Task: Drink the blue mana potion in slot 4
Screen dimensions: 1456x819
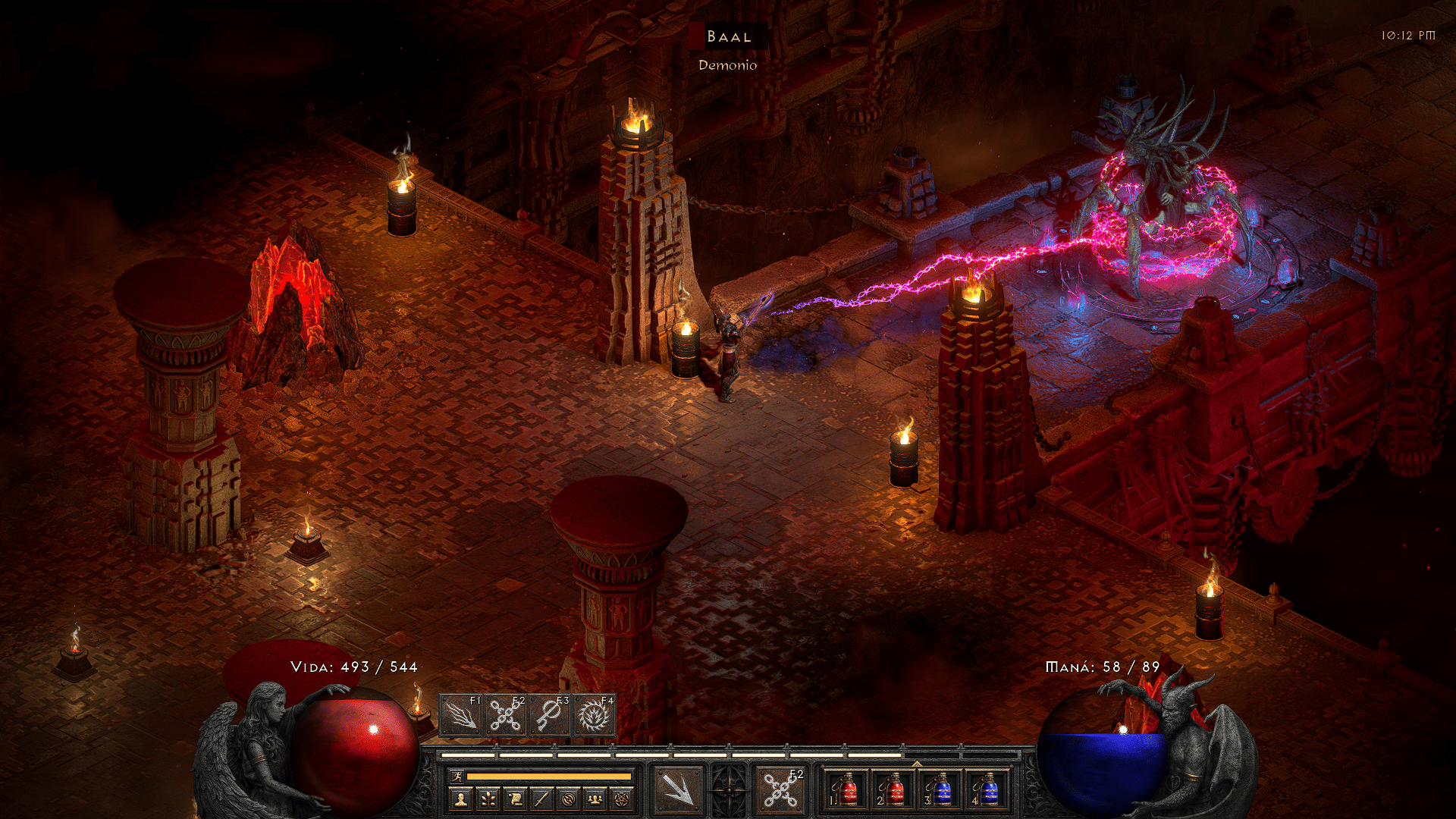Action: [x=988, y=790]
